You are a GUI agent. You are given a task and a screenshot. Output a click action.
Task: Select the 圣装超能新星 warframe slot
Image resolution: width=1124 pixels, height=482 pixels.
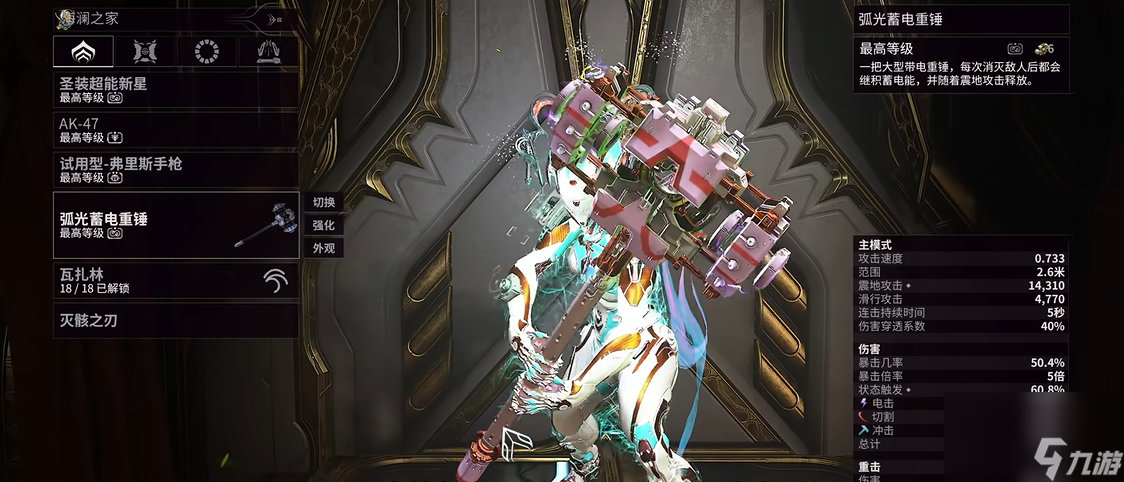click(175, 90)
